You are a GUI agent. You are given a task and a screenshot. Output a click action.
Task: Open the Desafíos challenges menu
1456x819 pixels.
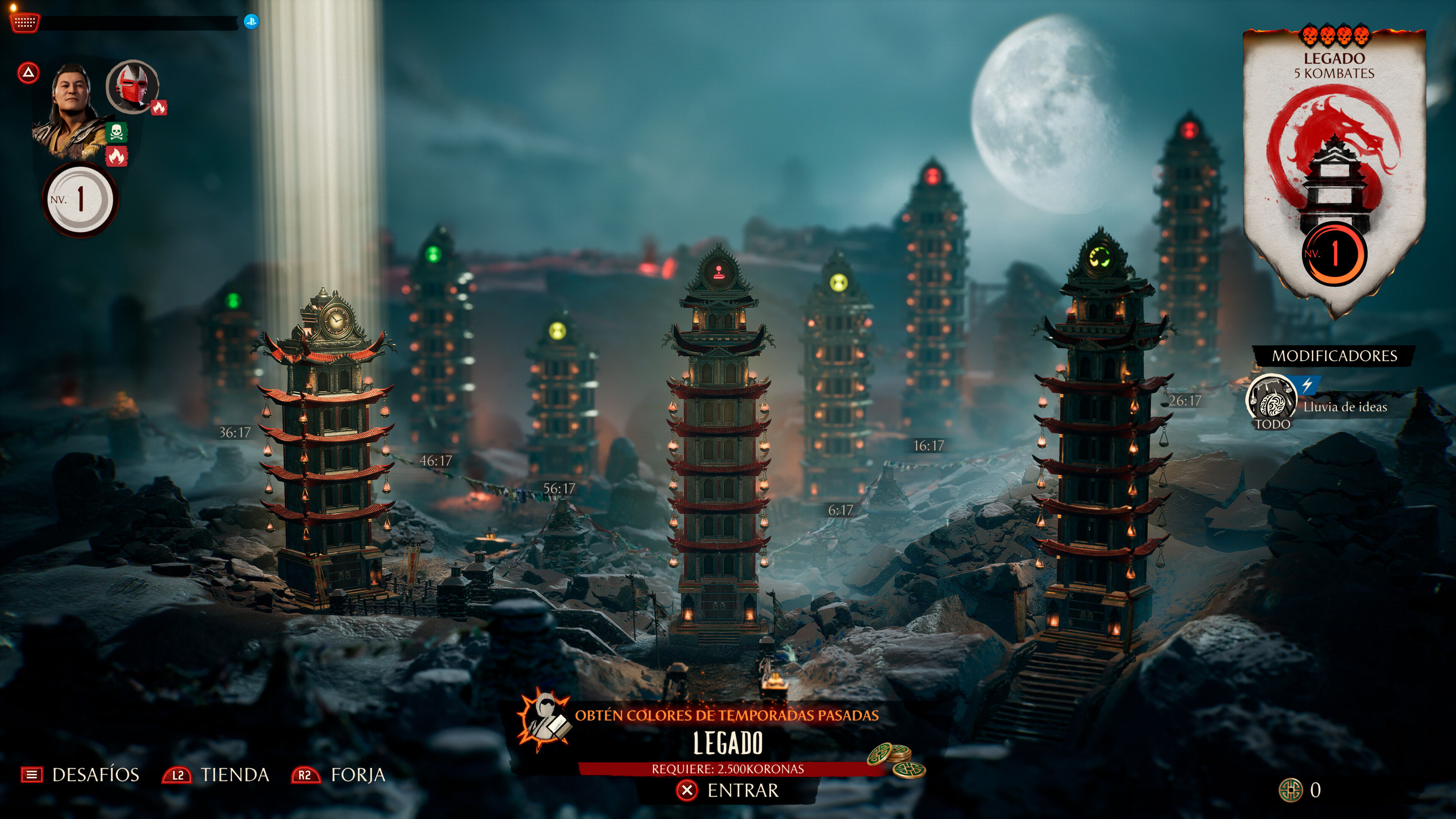click(x=80, y=774)
